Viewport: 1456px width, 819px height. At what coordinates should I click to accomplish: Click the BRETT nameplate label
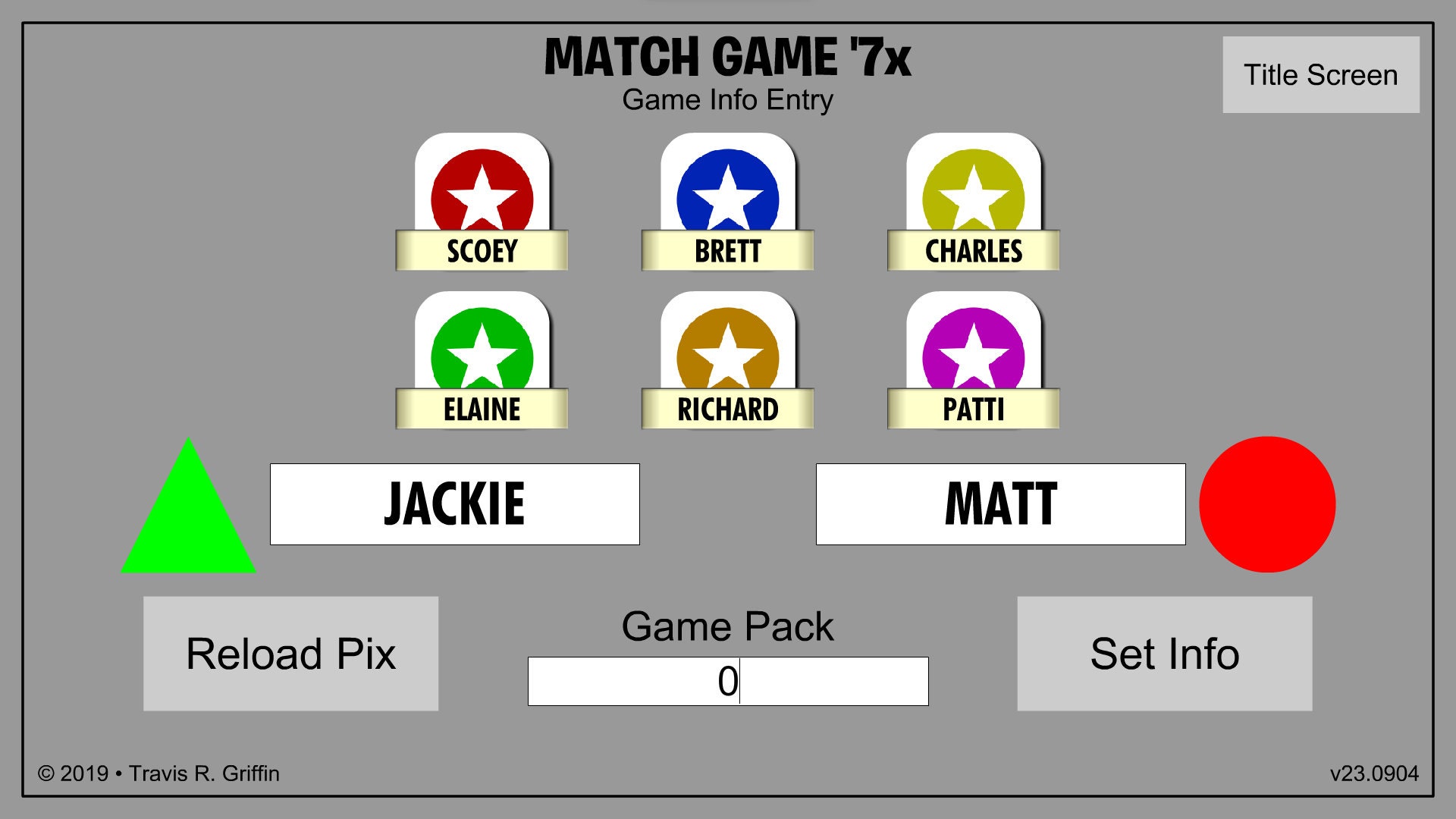[x=726, y=251]
